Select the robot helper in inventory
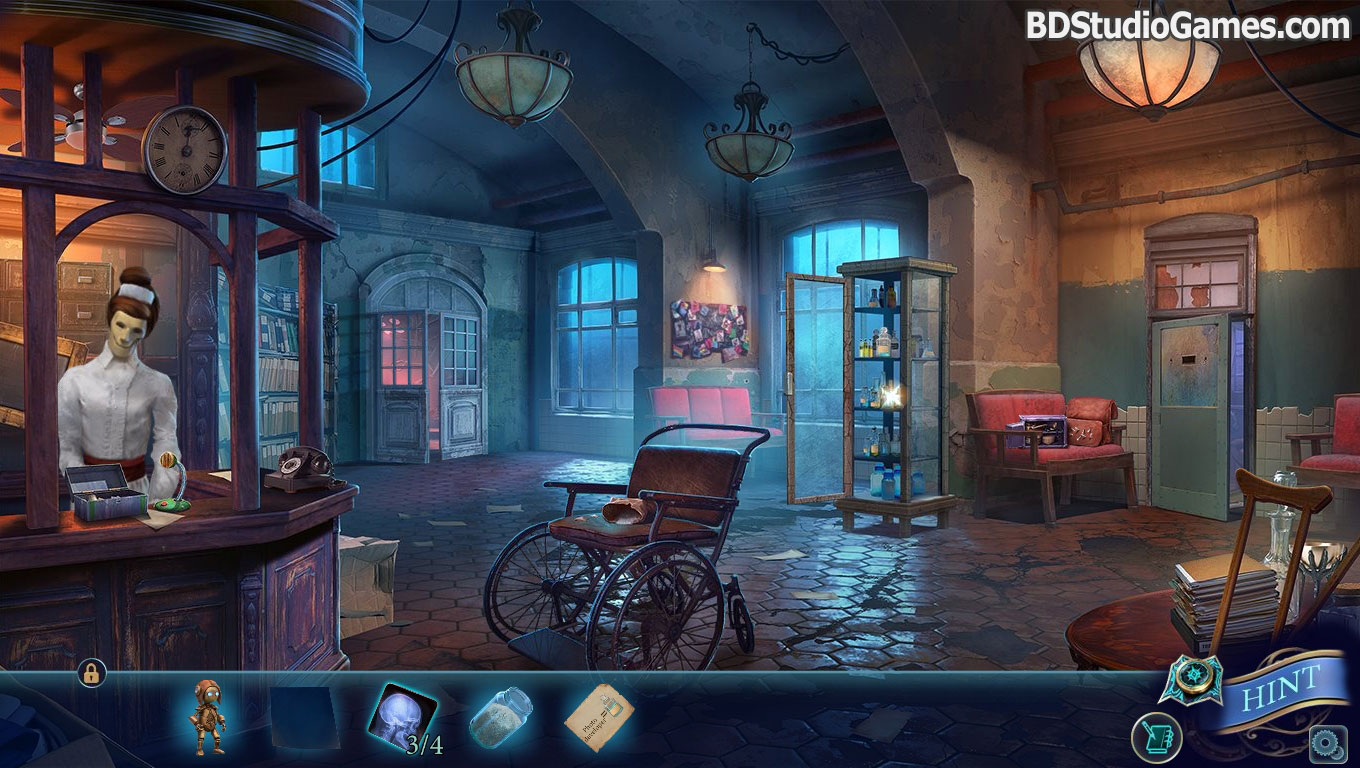The image size is (1360, 768). pos(208,714)
